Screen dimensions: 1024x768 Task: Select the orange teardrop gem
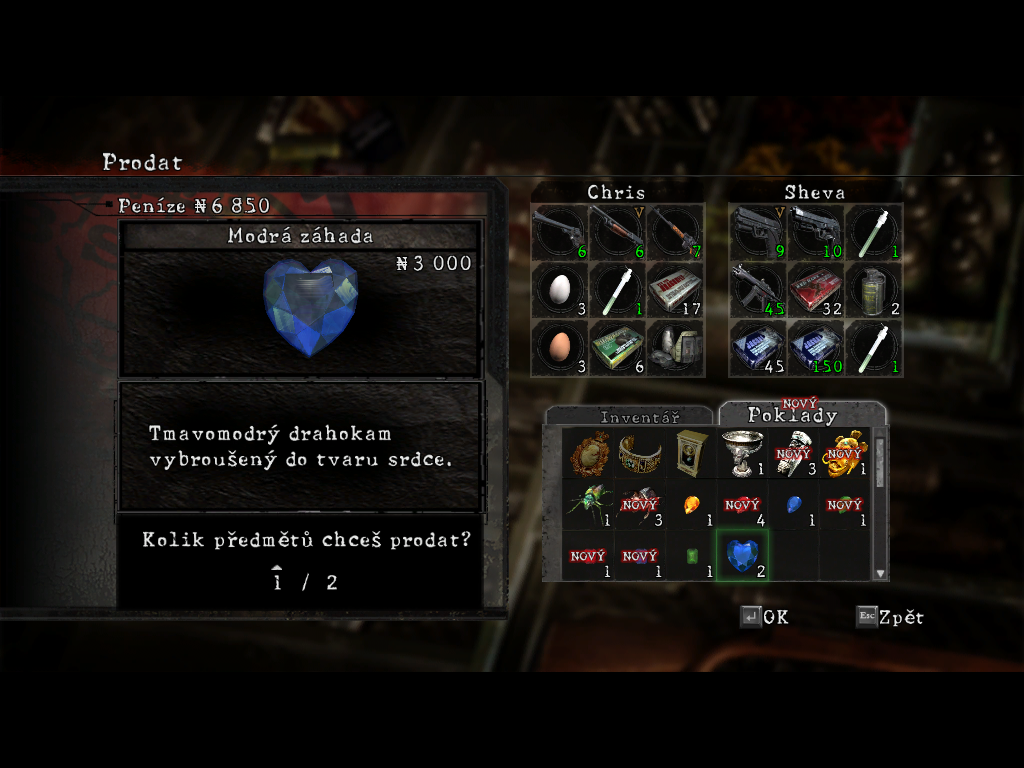pyautogui.click(x=691, y=503)
